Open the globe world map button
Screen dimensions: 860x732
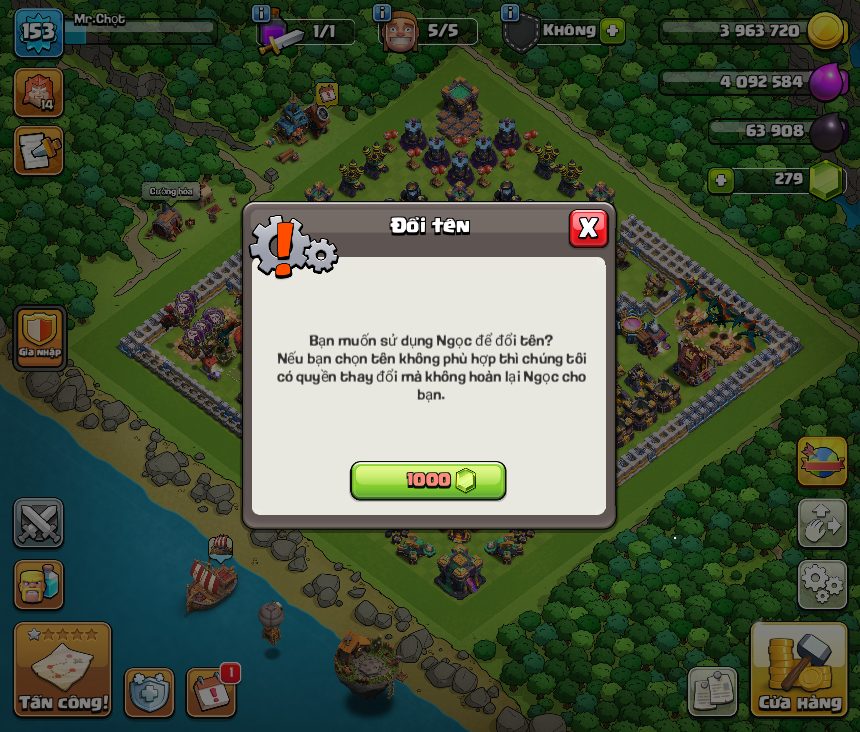tap(822, 461)
